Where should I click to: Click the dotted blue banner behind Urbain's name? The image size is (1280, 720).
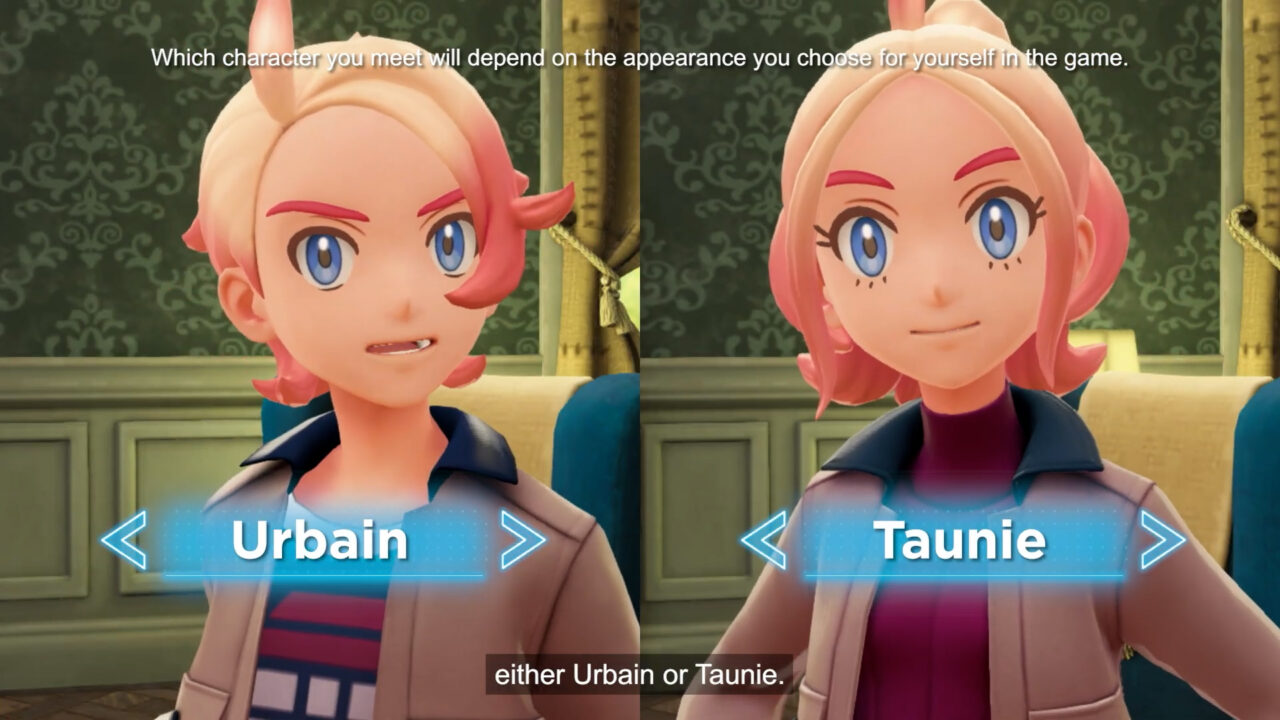pyautogui.click(x=320, y=540)
